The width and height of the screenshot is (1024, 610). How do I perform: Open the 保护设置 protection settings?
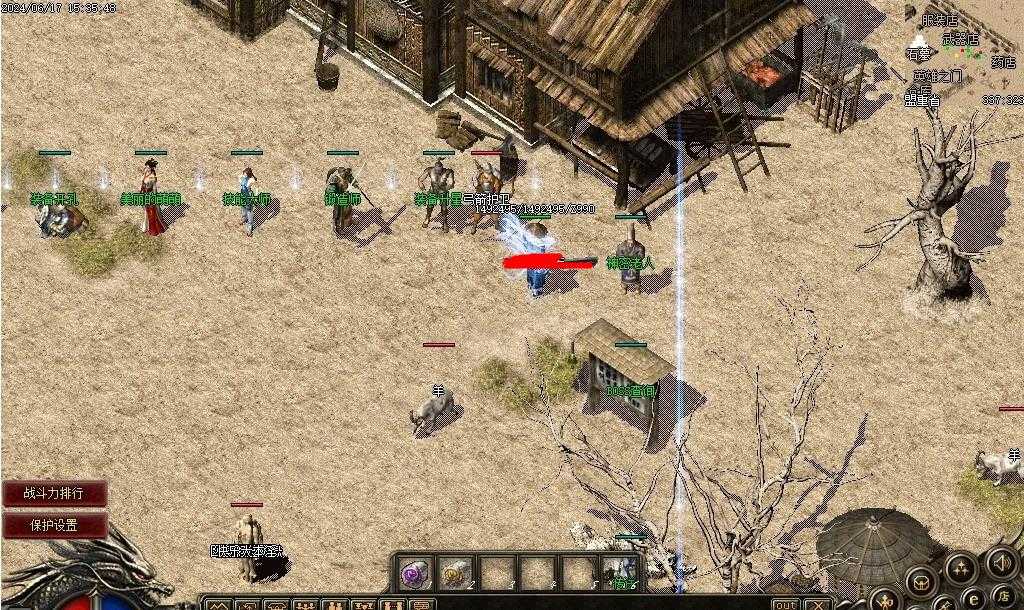point(54,525)
